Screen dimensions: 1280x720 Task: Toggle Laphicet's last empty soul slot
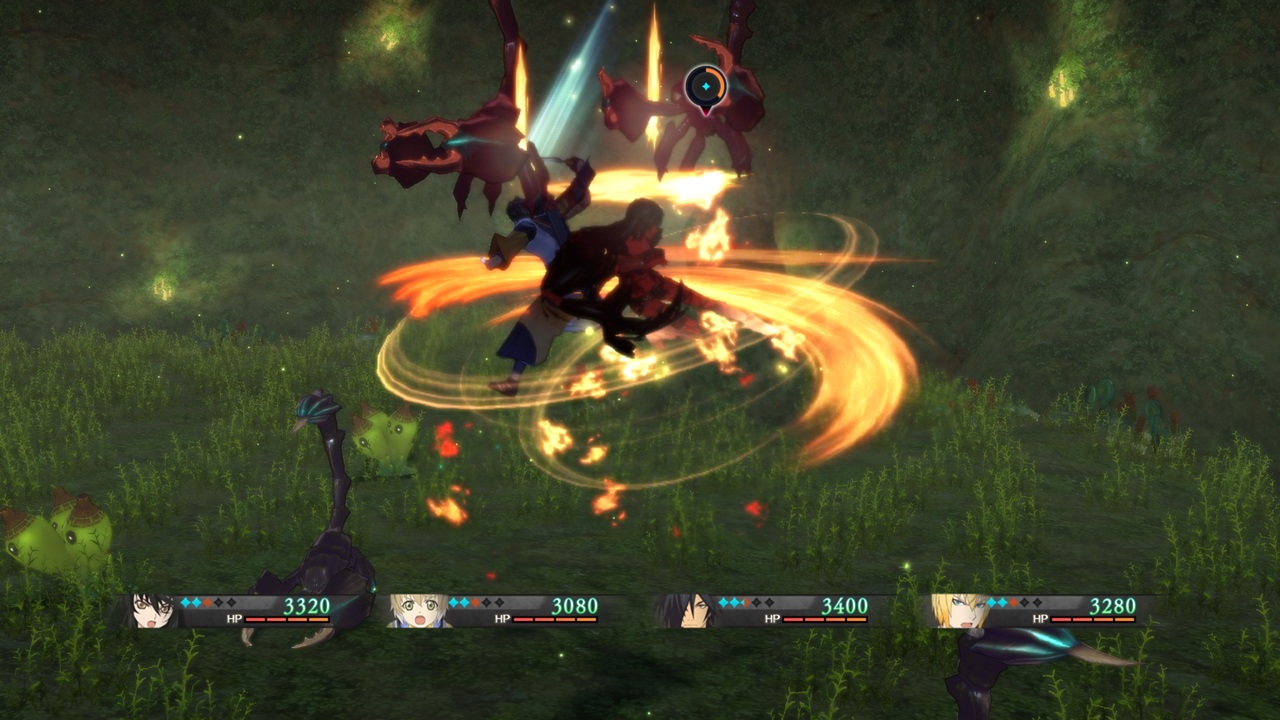point(498,602)
